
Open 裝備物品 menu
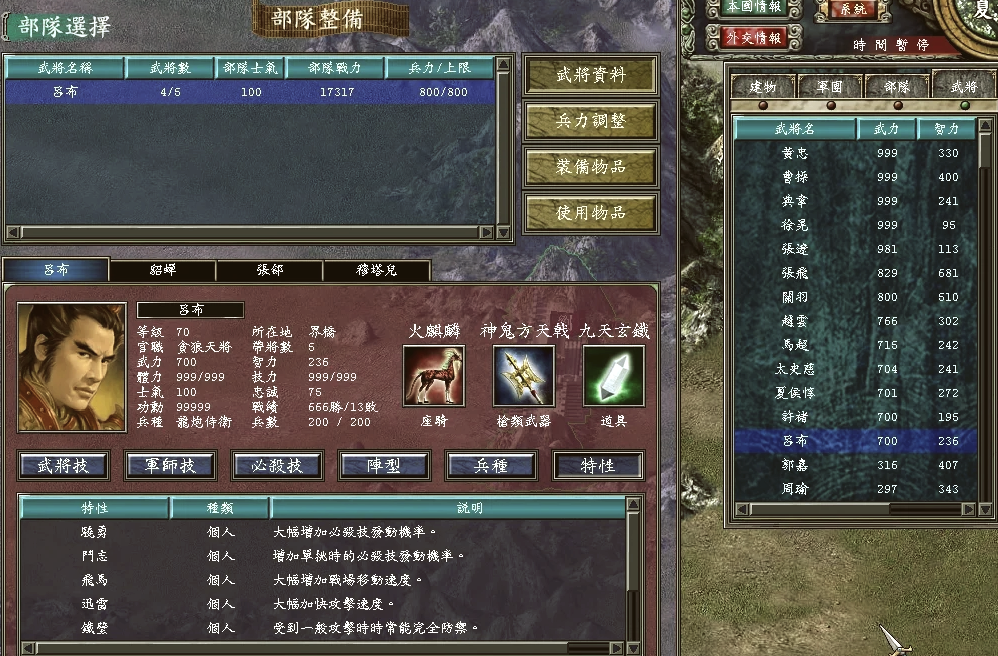coord(590,167)
